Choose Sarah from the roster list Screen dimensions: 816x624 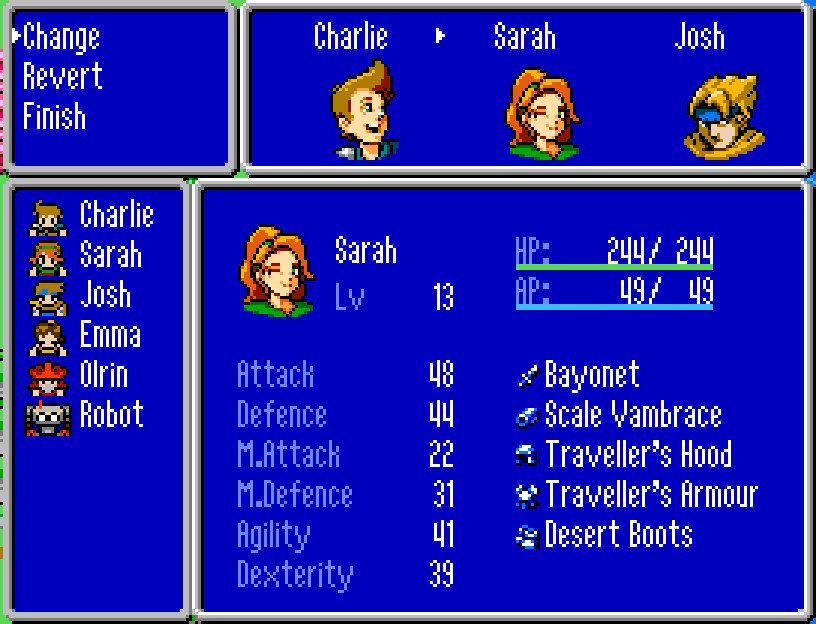(110, 255)
